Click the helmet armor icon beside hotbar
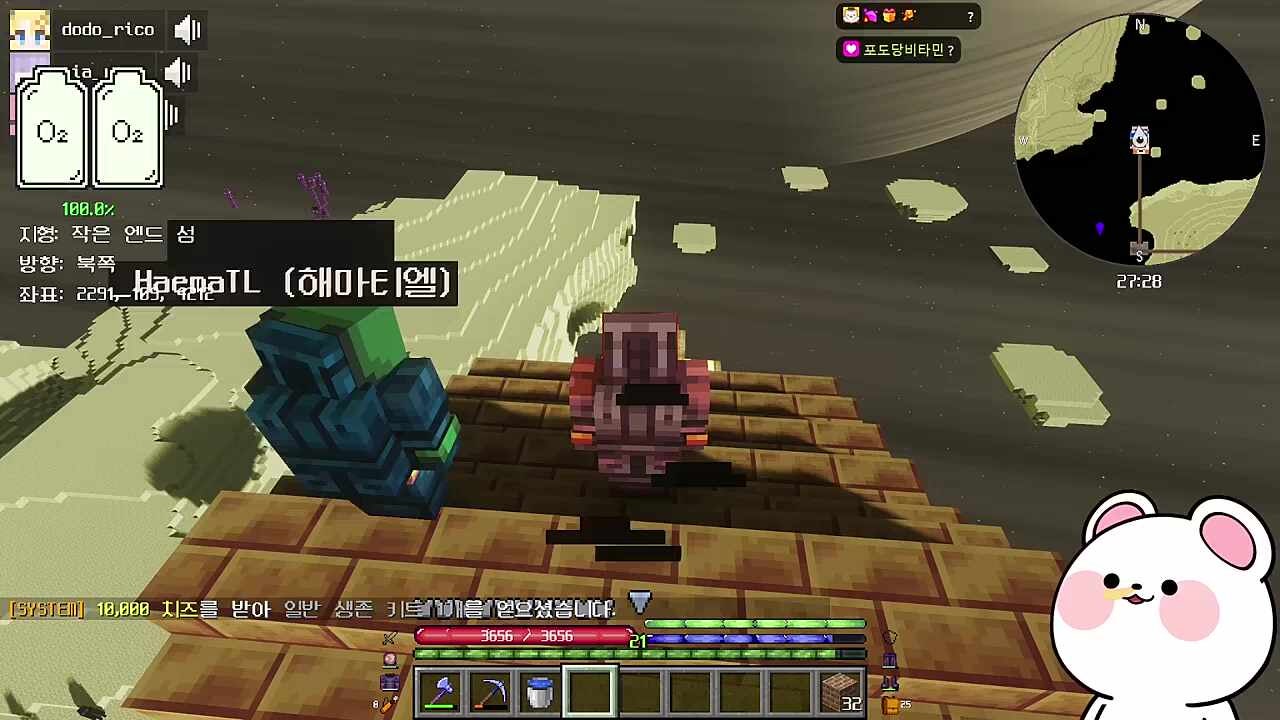The image size is (1280, 720). coord(889,637)
